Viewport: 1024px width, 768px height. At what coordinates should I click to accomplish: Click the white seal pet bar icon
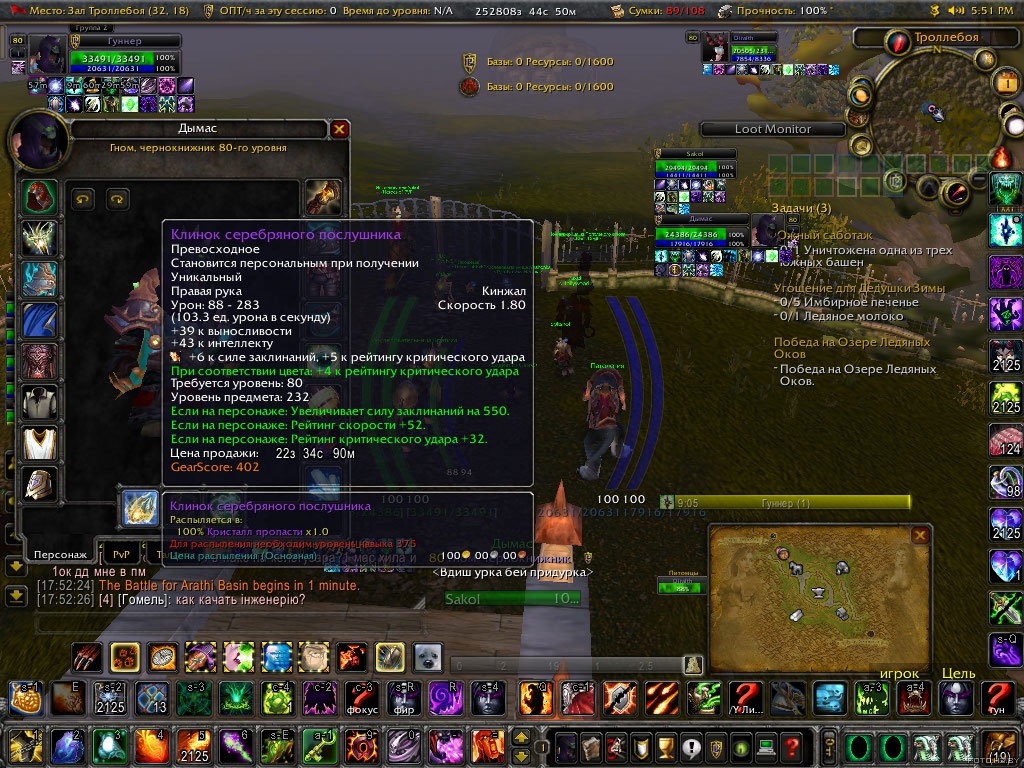pos(428,656)
